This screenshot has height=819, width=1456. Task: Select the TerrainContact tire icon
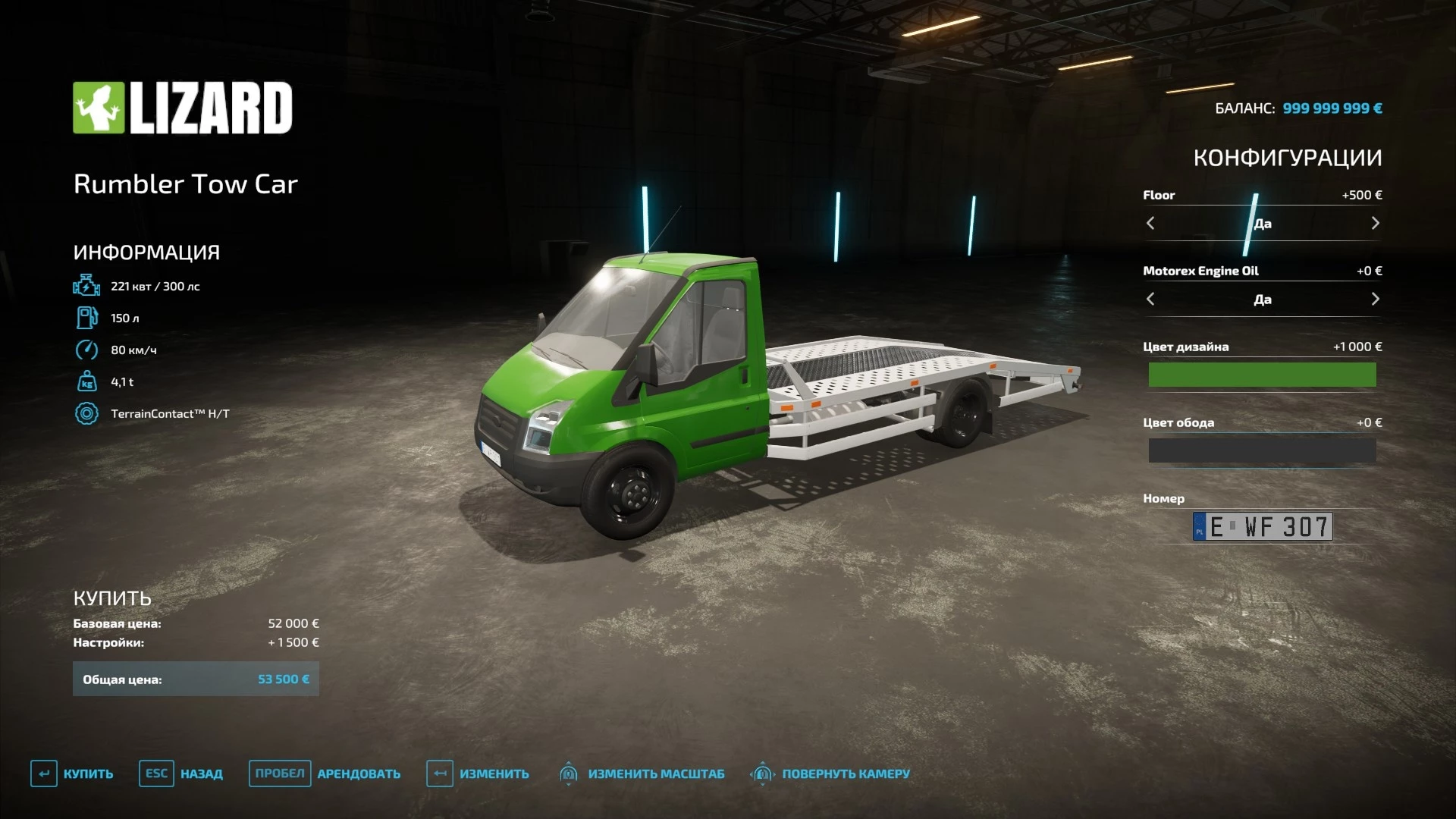[85, 413]
